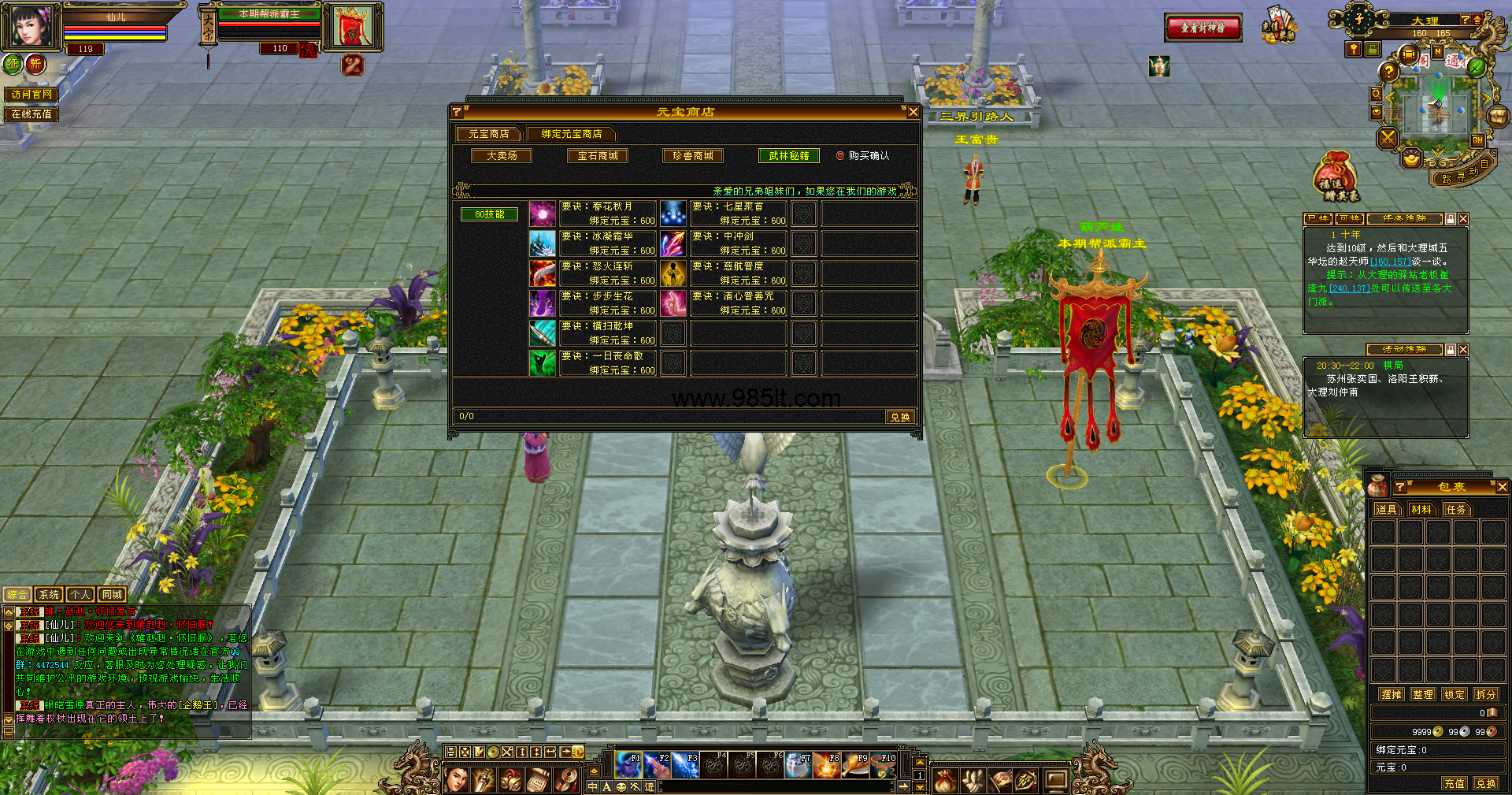Select the 怒火连斩 skill book icon
The width and height of the screenshot is (1512, 795).
[543, 273]
